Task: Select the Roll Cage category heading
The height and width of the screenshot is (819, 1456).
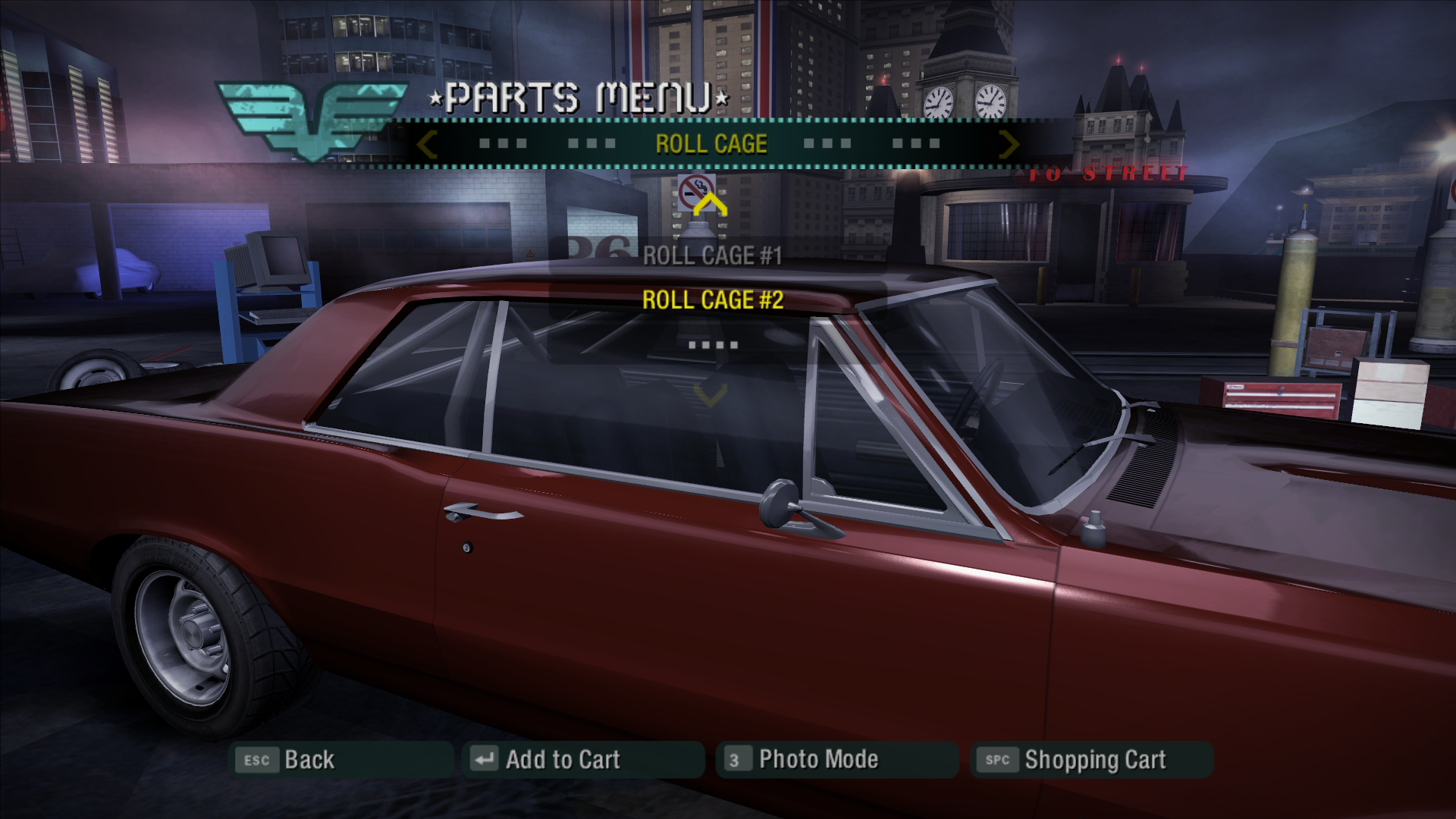Action: pyautogui.click(x=711, y=144)
